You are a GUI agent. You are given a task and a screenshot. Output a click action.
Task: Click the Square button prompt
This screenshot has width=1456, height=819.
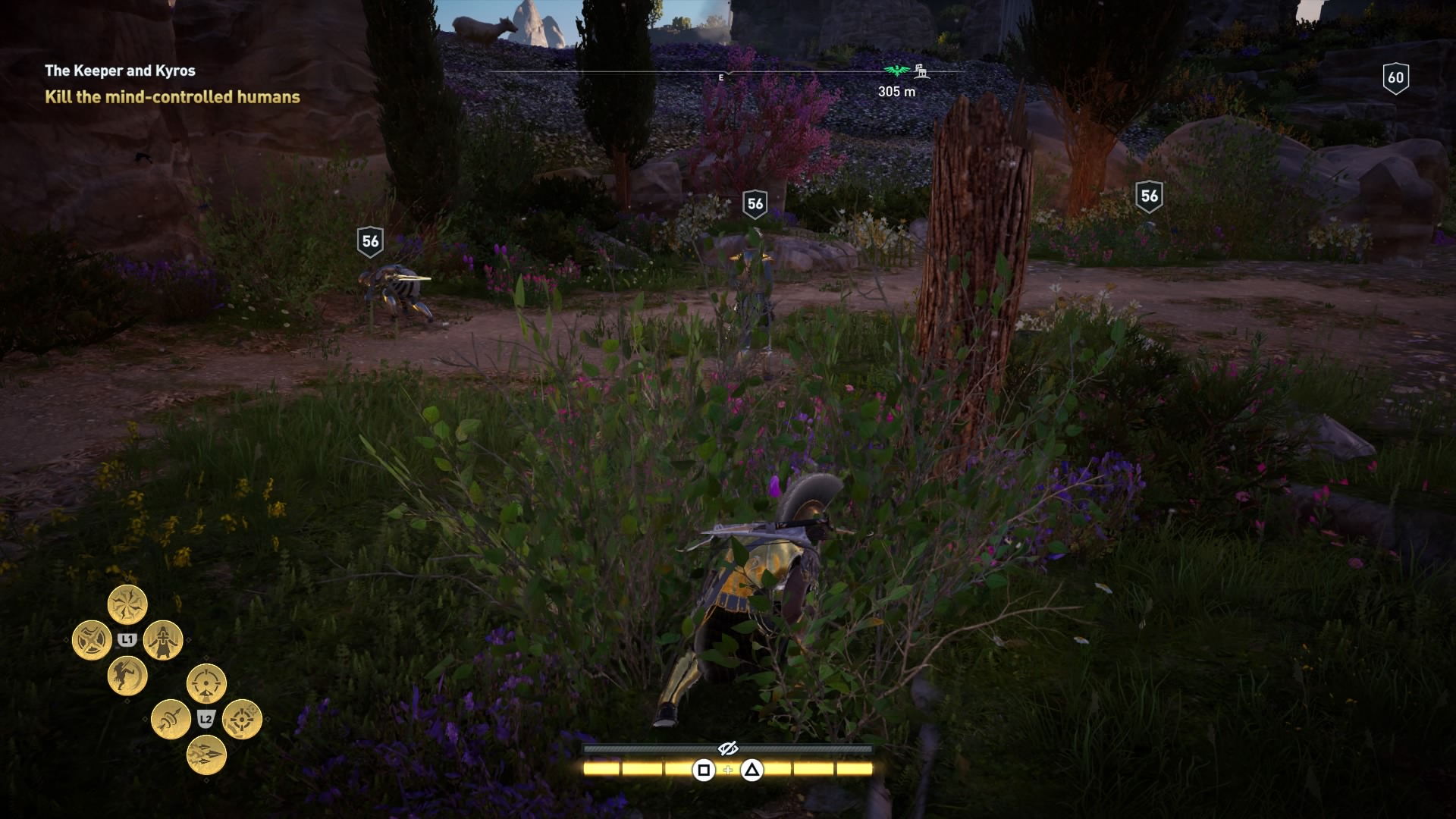pos(704,770)
